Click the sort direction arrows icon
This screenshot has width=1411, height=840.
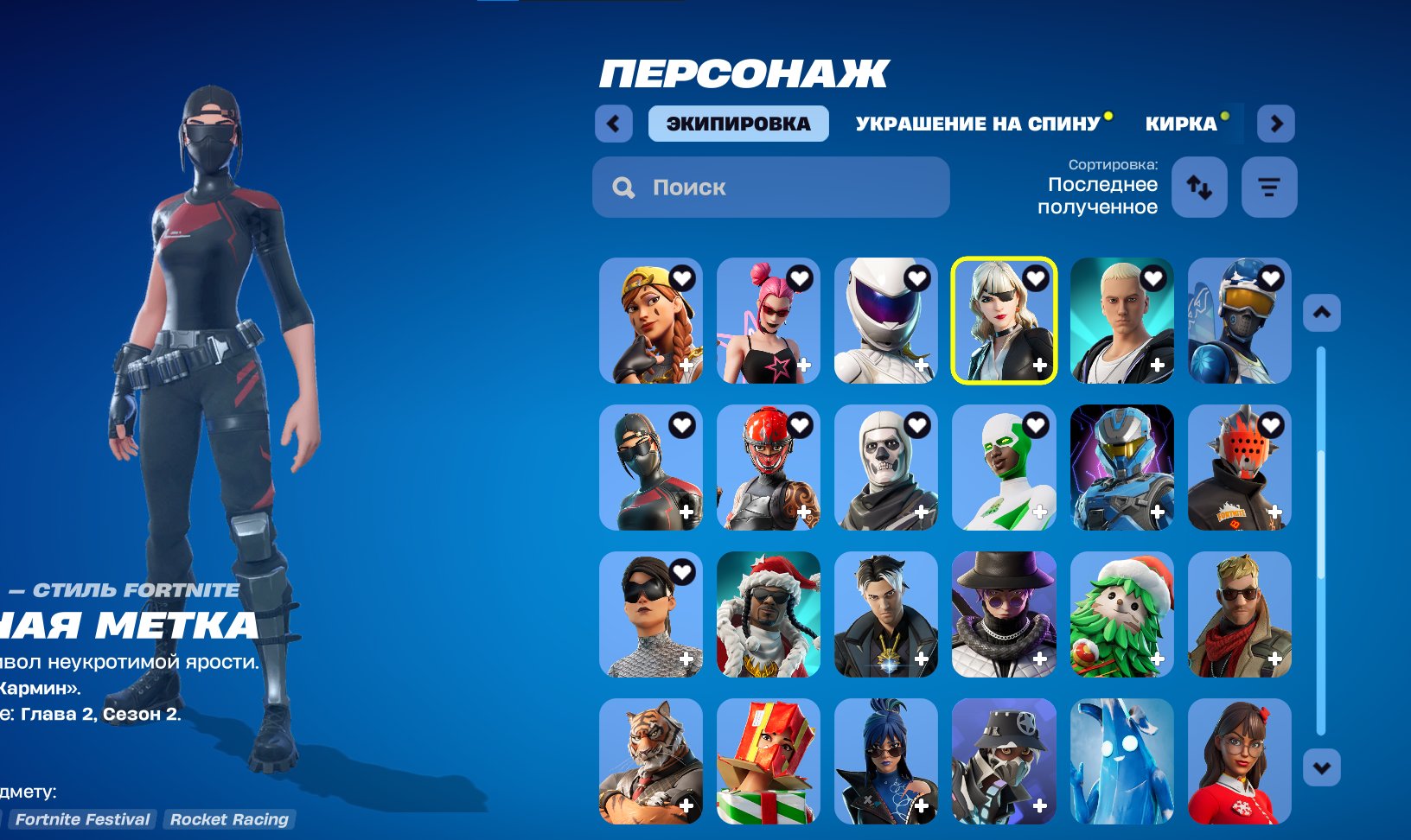click(1200, 188)
